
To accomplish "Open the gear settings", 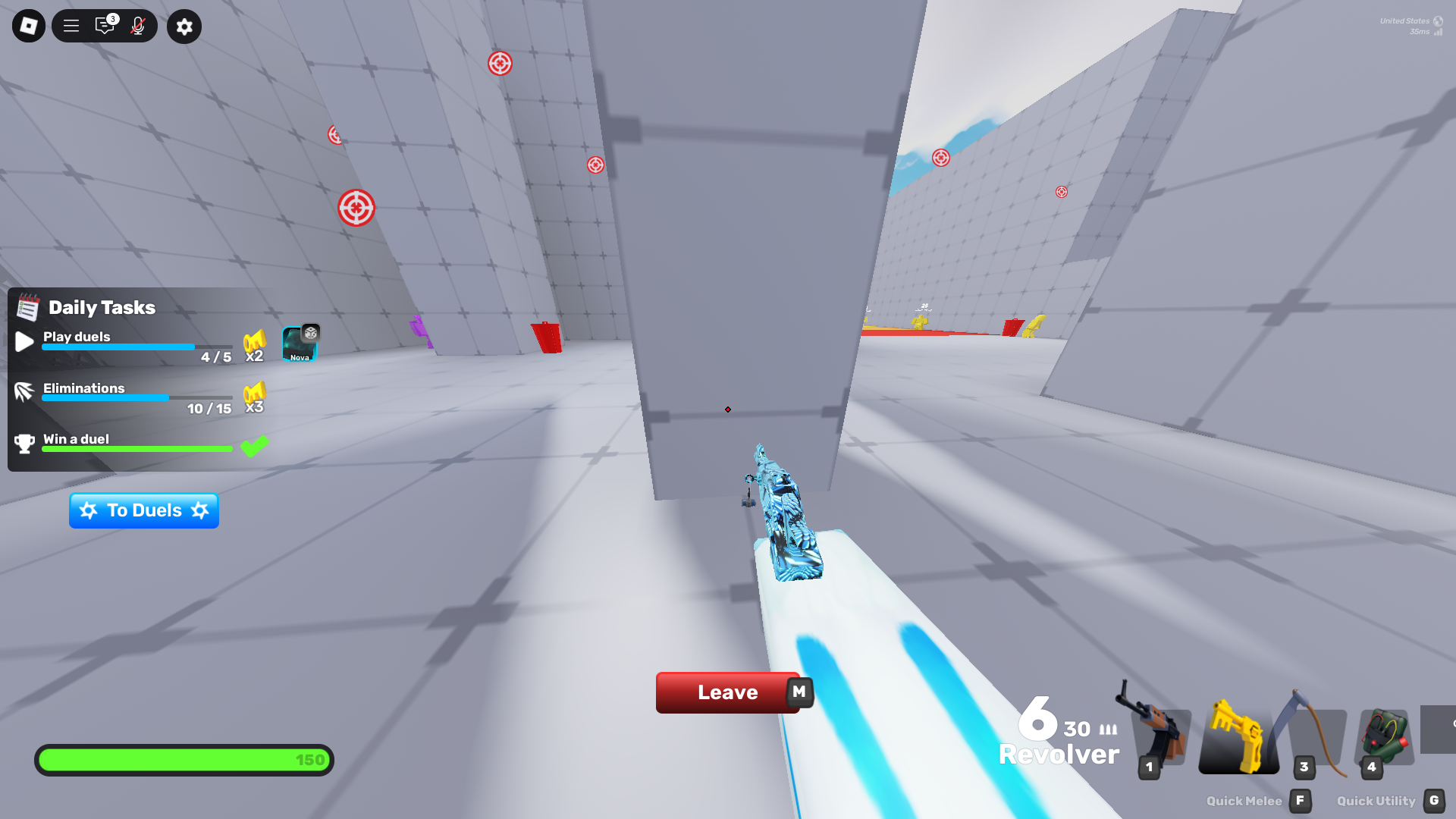I will coord(184,27).
